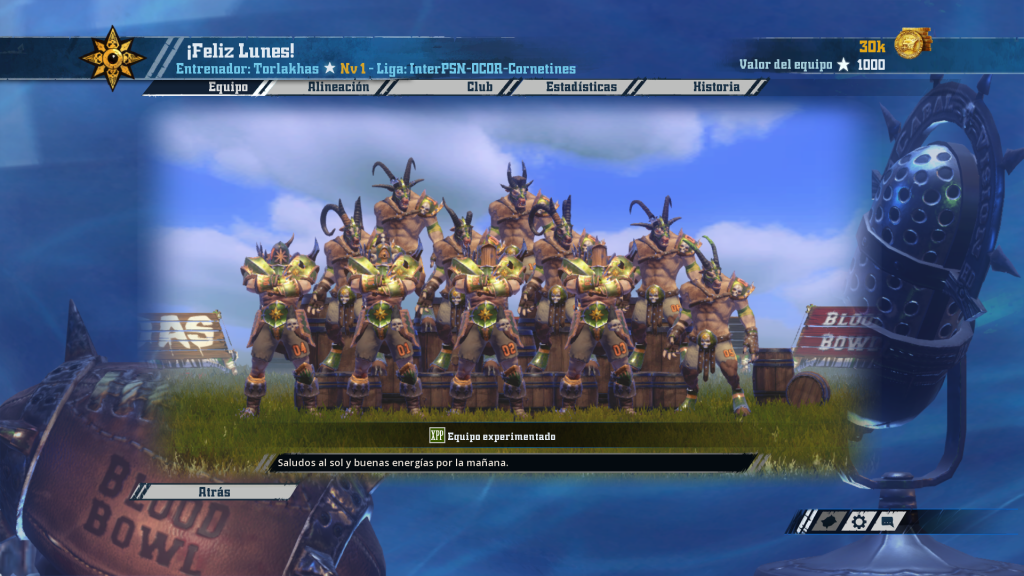Viewport: 1024px width, 576px height.
Task: Click the Chaos star team emblem
Action: (x=113, y=58)
